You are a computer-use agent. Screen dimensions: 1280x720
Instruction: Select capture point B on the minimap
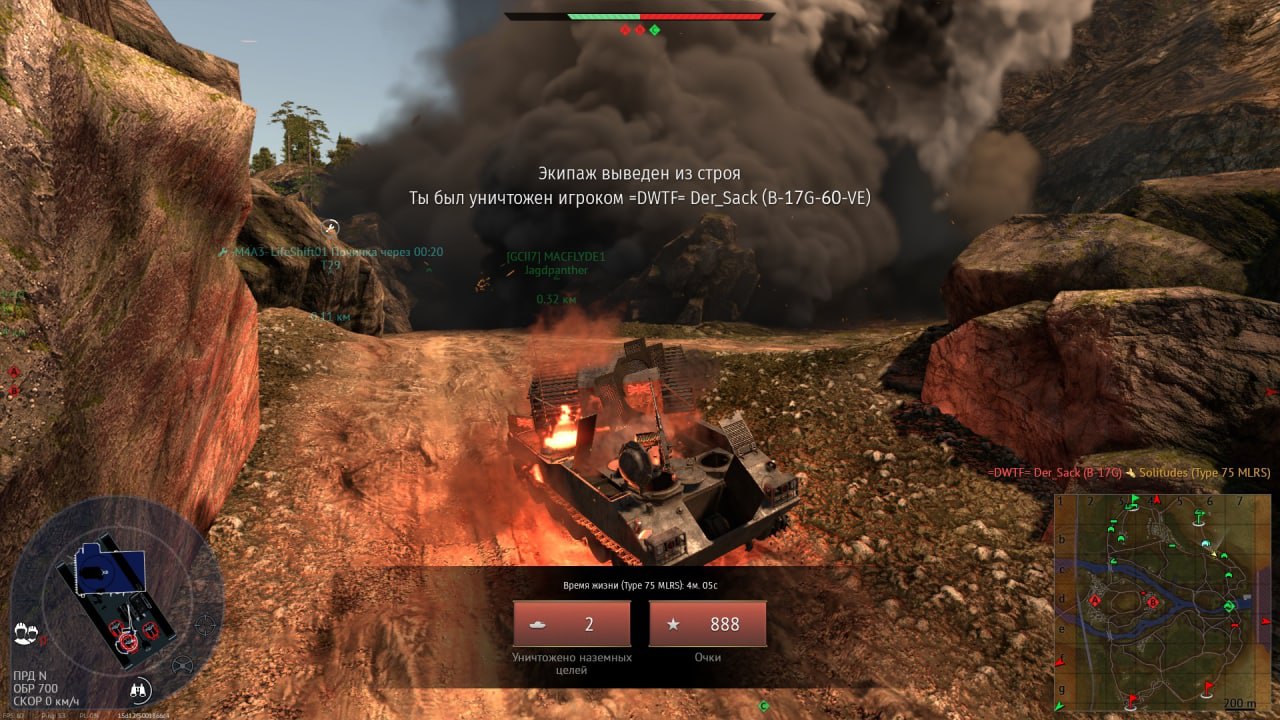click(1152, 602)
